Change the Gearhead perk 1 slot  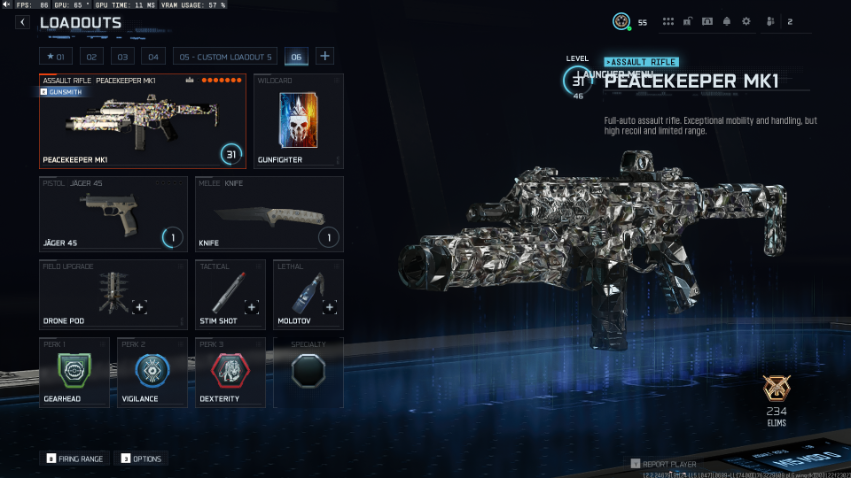pyautogui.click(x=74, y=371)
